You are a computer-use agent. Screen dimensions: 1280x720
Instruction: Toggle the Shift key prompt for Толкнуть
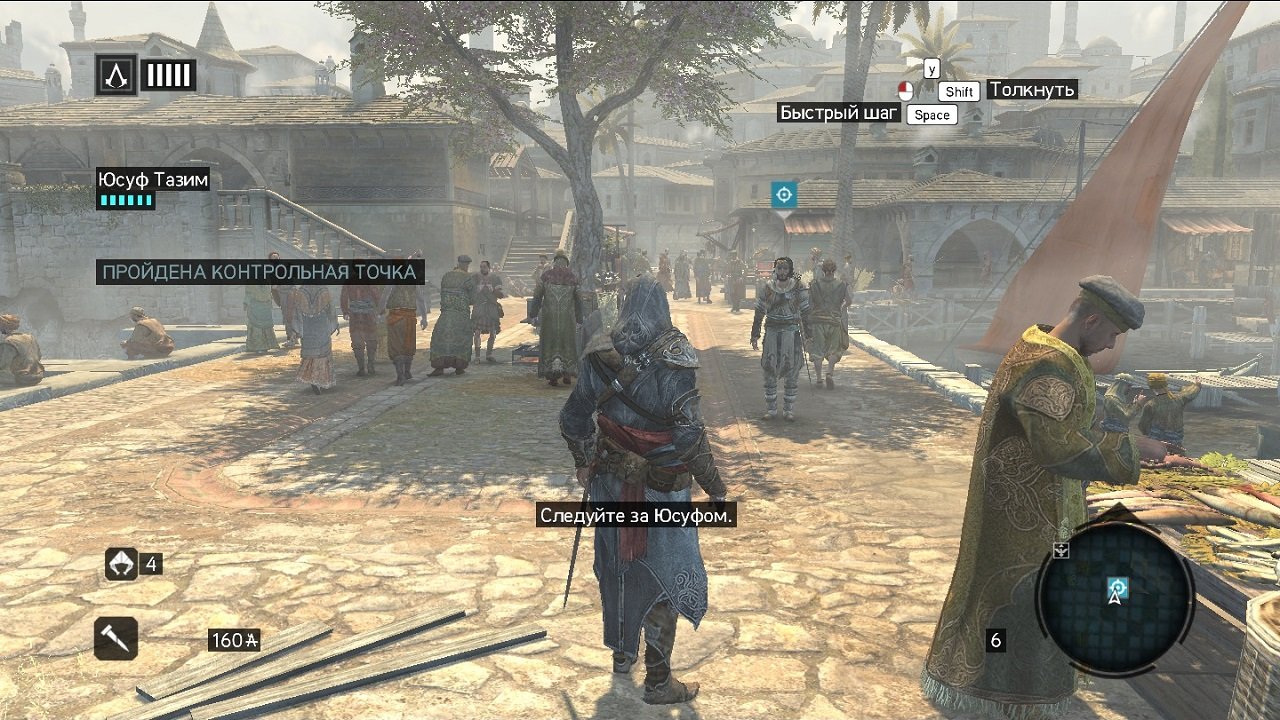[958, 91]
